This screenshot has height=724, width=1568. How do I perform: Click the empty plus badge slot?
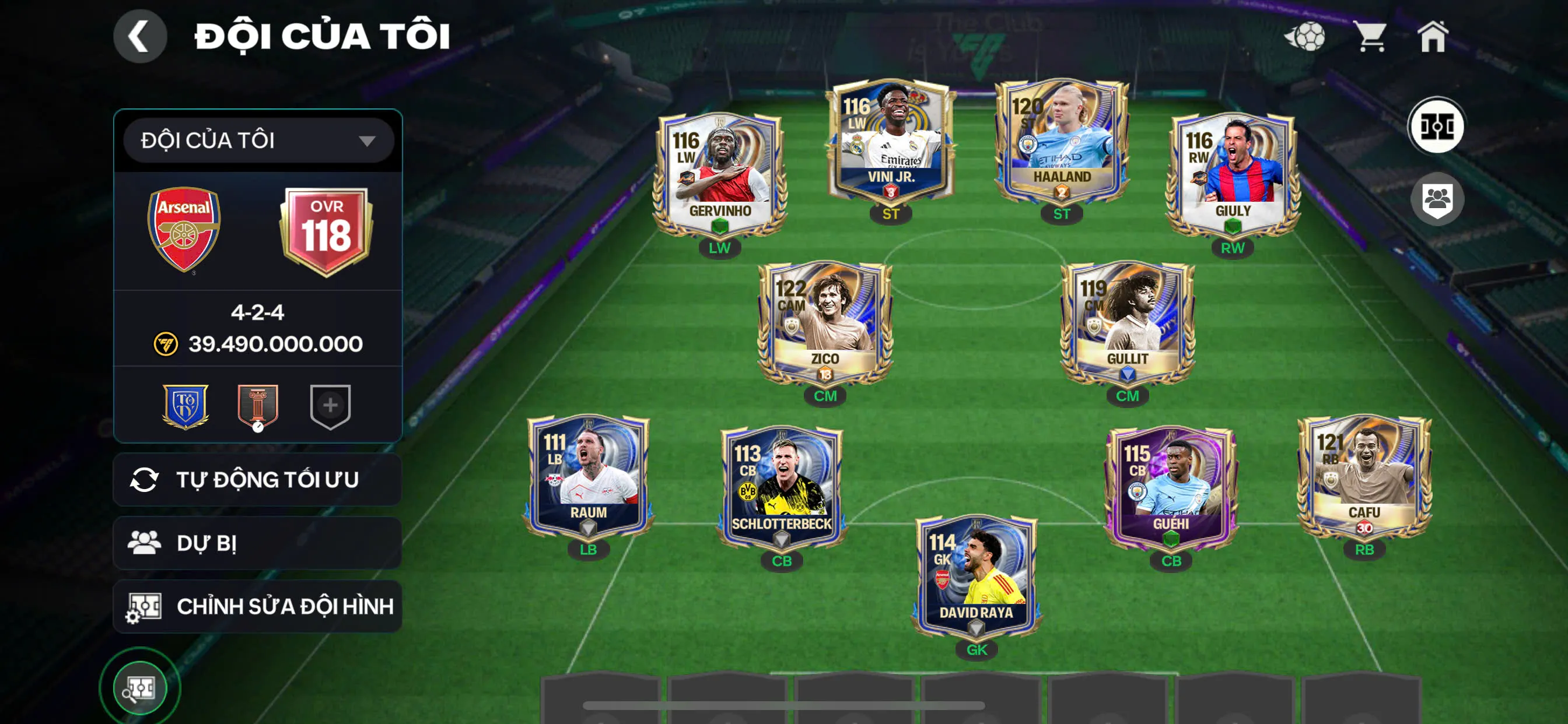[330, 406]
